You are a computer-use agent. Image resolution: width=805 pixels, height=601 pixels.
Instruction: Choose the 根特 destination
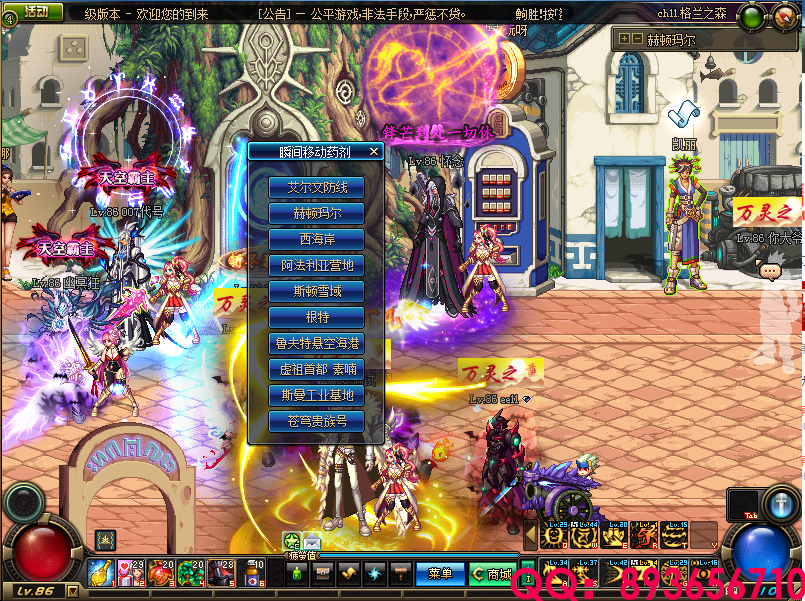click(x=316, y=317)
